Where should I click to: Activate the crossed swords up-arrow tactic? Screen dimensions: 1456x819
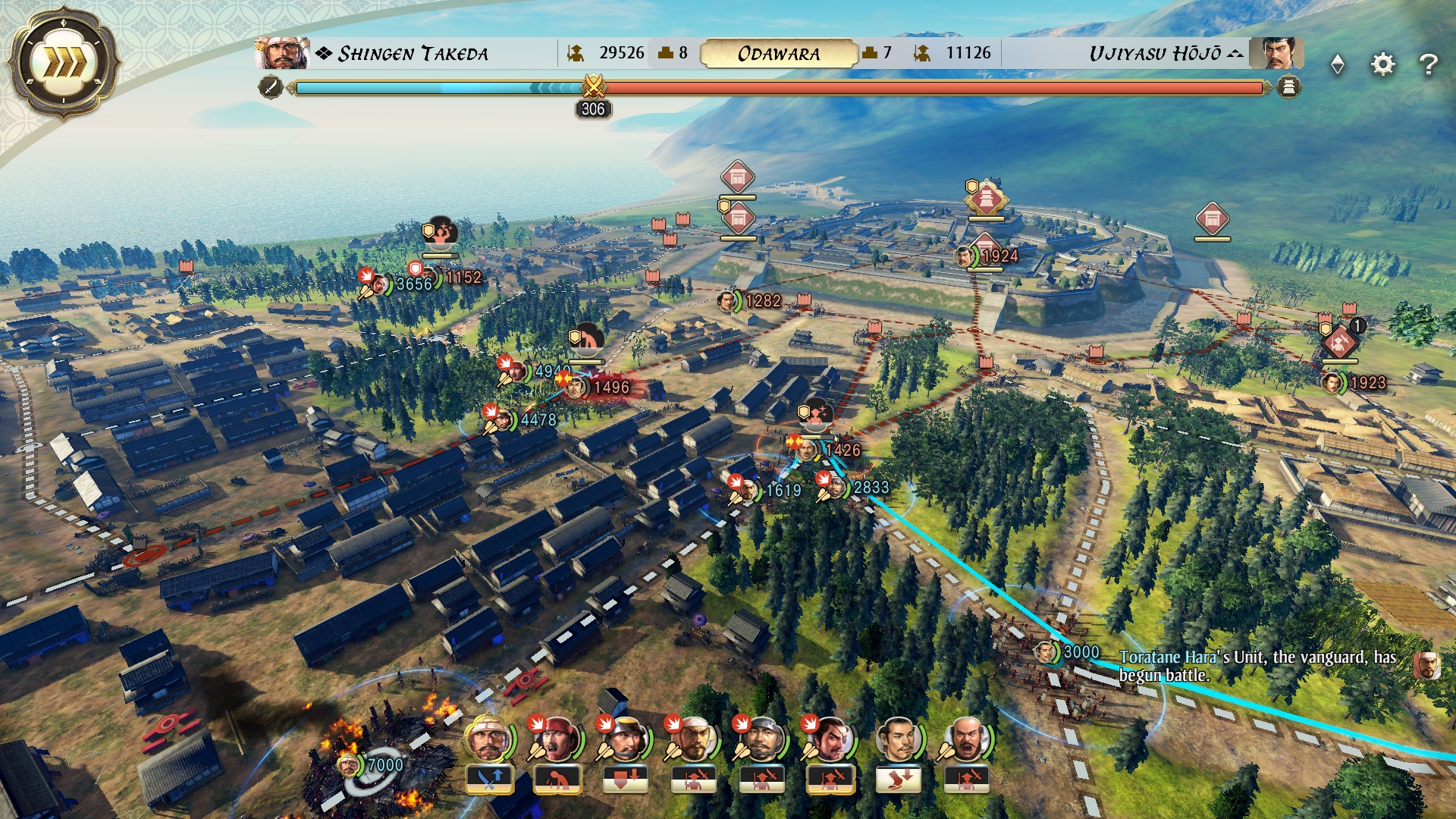coord(489,779)
